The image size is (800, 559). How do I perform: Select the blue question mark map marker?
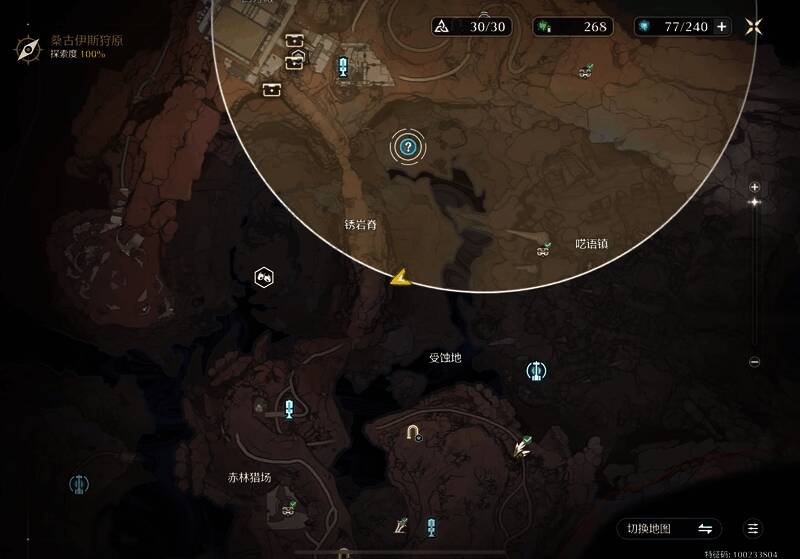[x=407, y=148]
